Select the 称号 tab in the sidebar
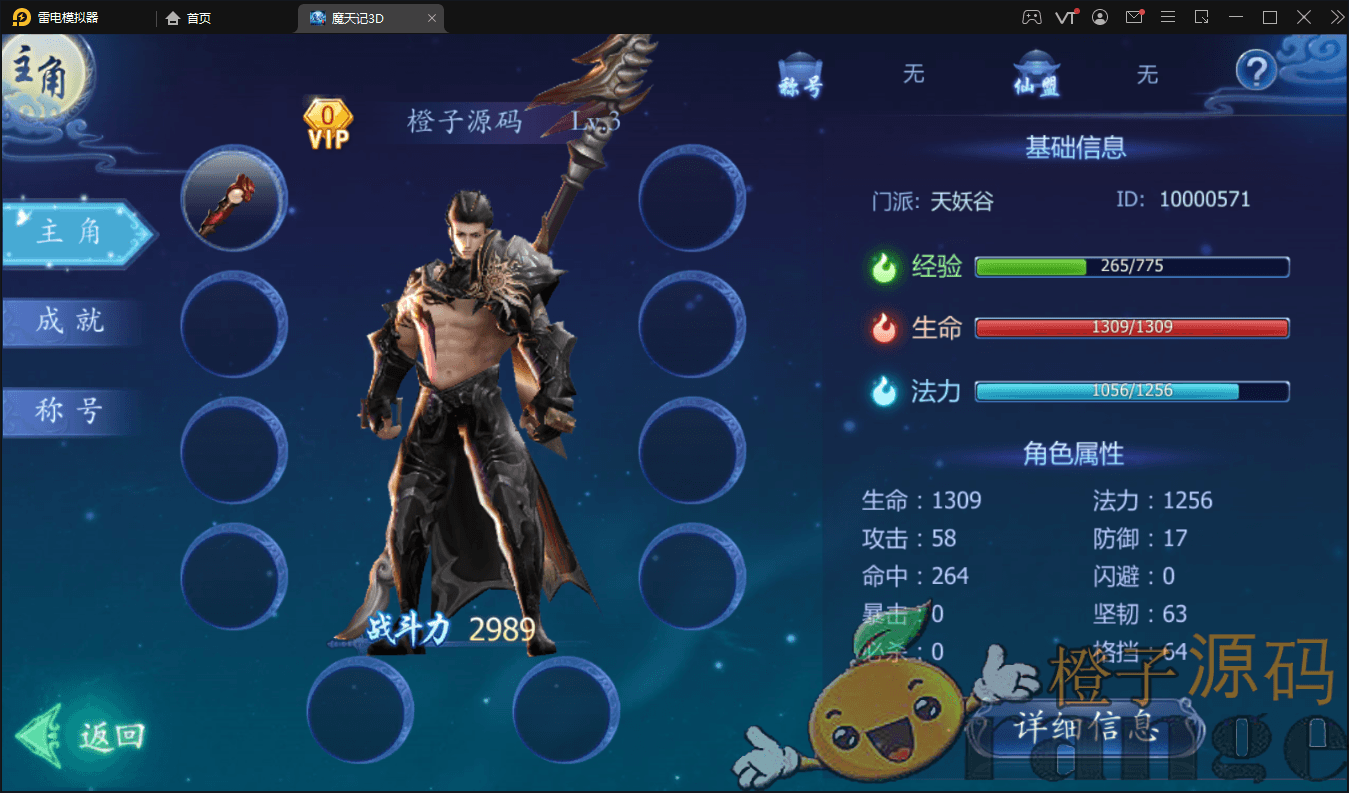This screenshot has width=1349, height=793. pyautogui.click(x=70, y=410)
